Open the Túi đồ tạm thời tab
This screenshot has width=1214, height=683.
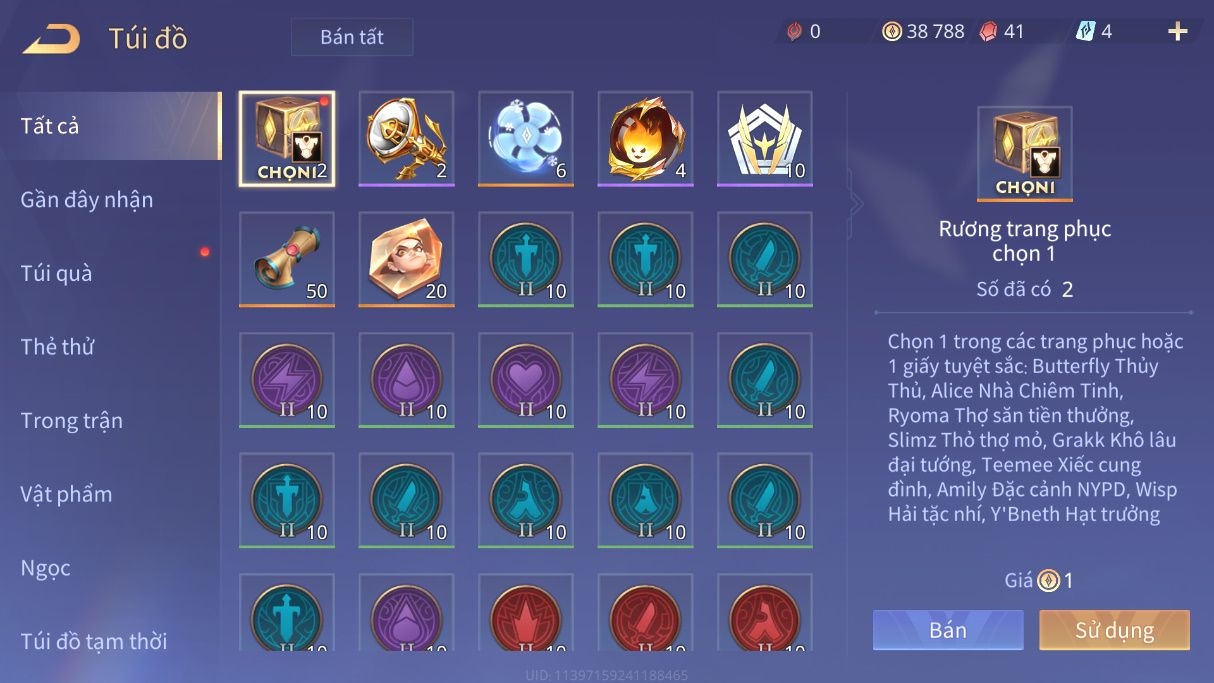[x=94, y=641]
